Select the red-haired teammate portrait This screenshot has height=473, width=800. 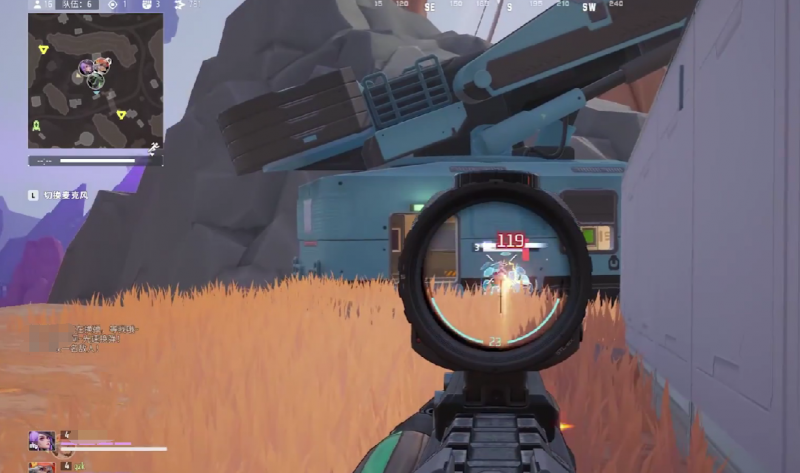(41, 466)
